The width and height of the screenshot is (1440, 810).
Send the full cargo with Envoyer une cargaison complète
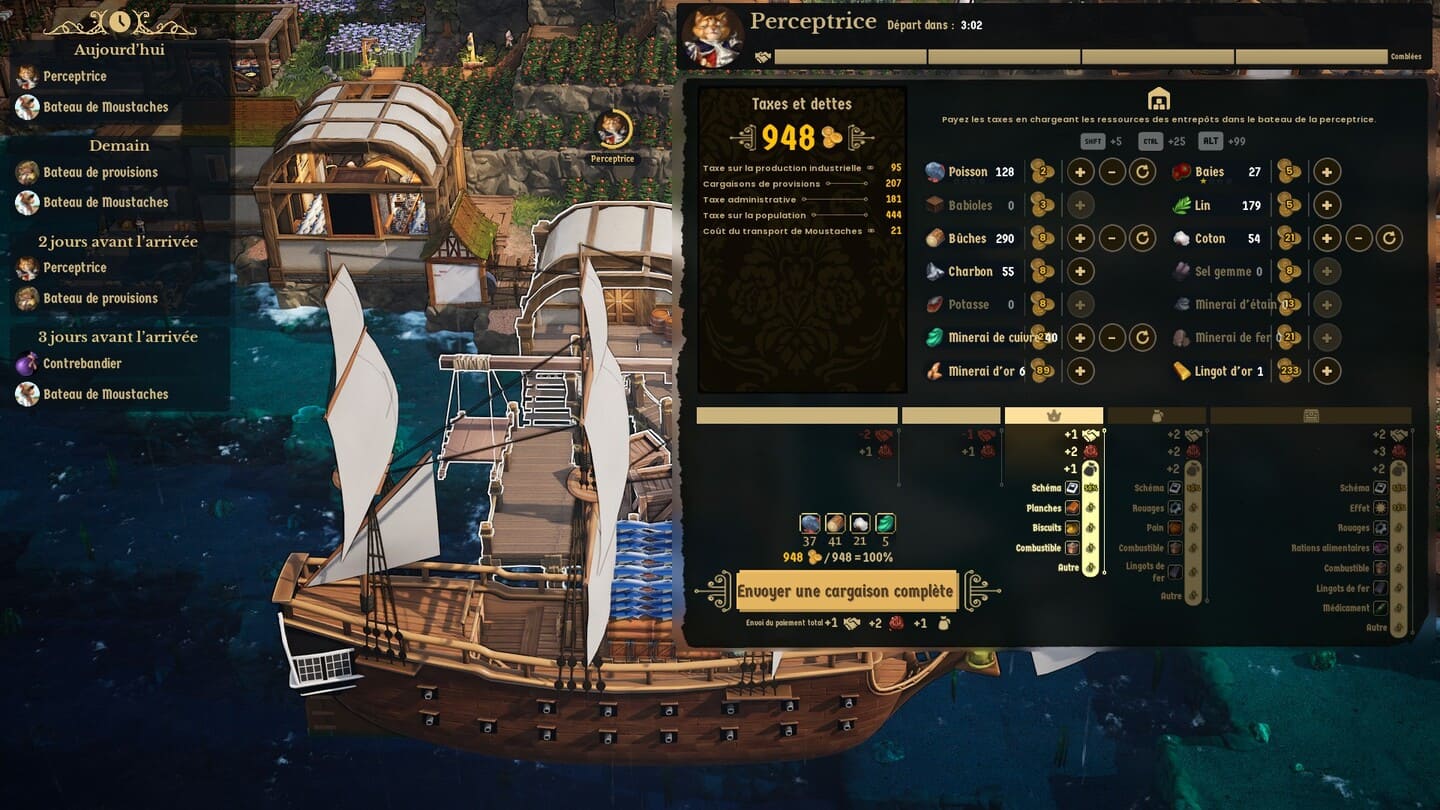846,591
